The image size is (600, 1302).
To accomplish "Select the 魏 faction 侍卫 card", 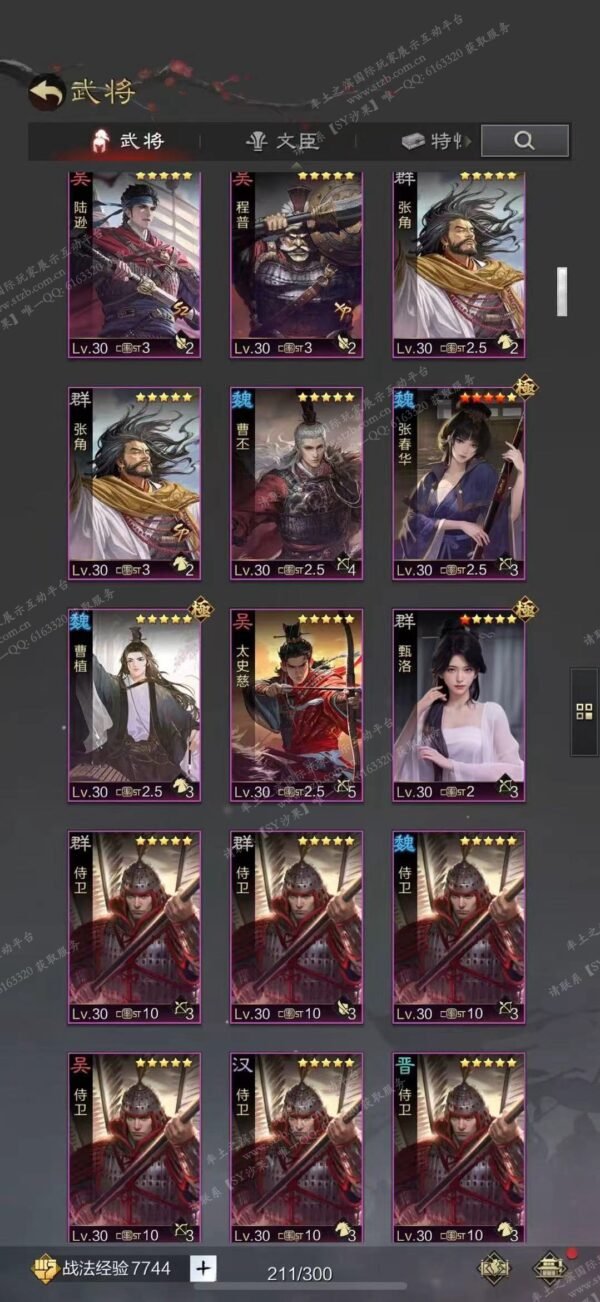I will pos(458,928).
